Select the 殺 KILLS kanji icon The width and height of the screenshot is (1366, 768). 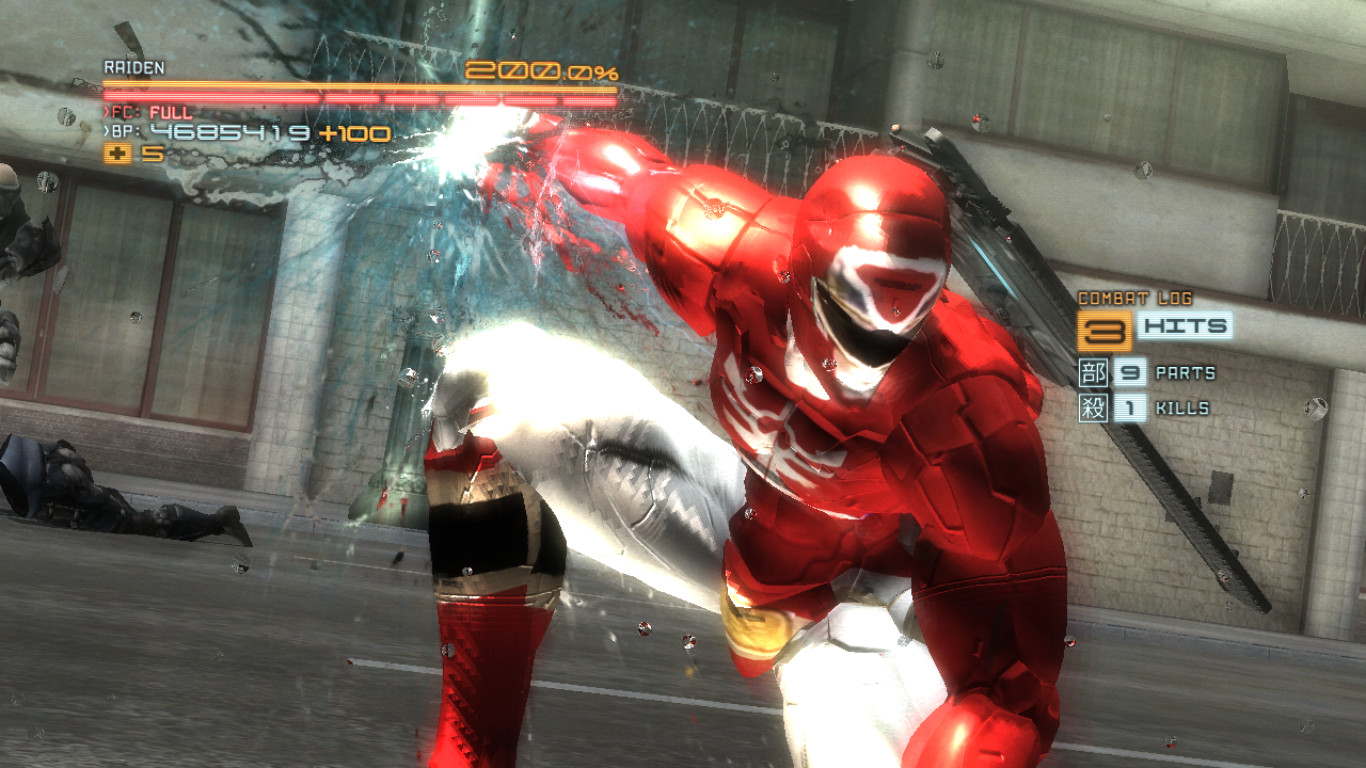1091,408
